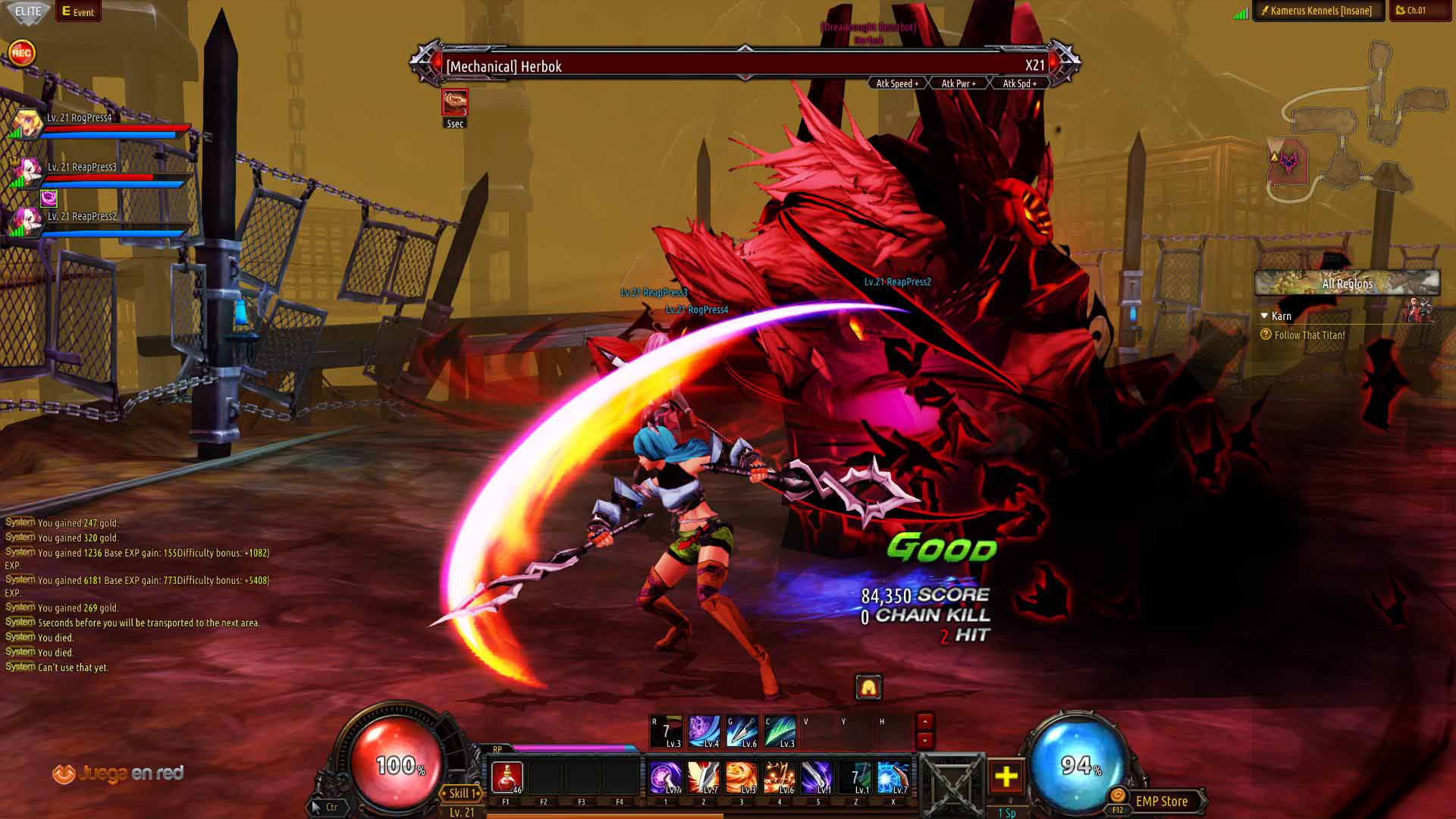
Task: Click the ELITE badge
Action: [28, 11]
